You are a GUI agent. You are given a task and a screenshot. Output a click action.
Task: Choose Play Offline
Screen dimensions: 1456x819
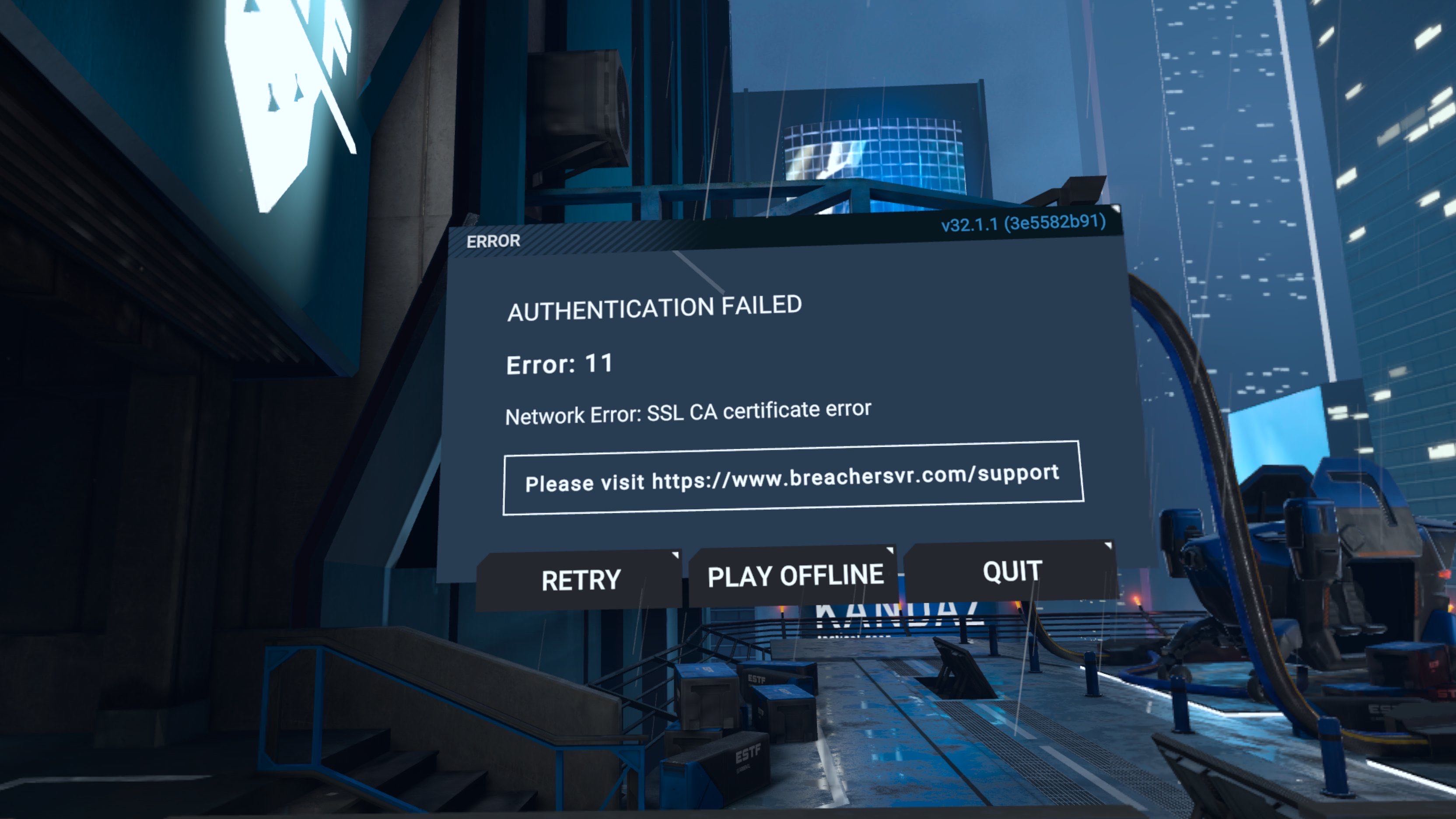tap(794, 576)
